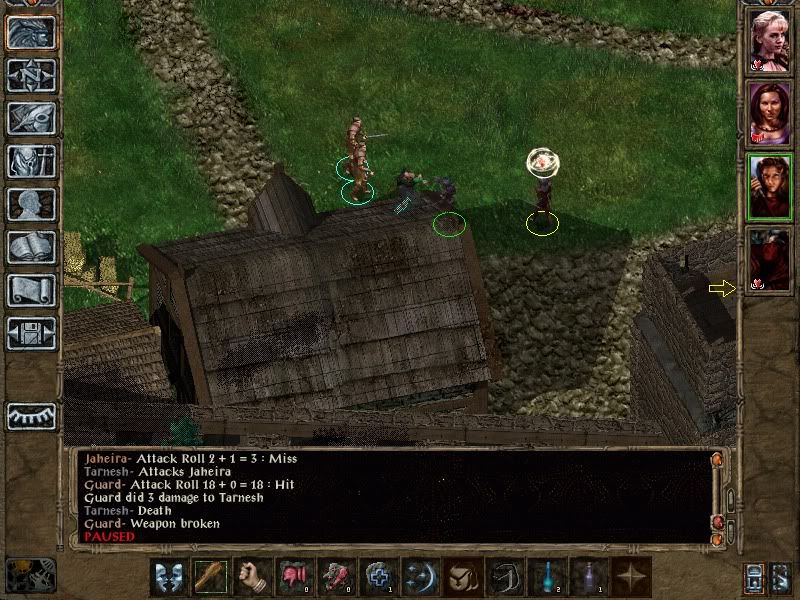Click the rest button with closed eye
This screenshot has width=800, height=600.
31,416
